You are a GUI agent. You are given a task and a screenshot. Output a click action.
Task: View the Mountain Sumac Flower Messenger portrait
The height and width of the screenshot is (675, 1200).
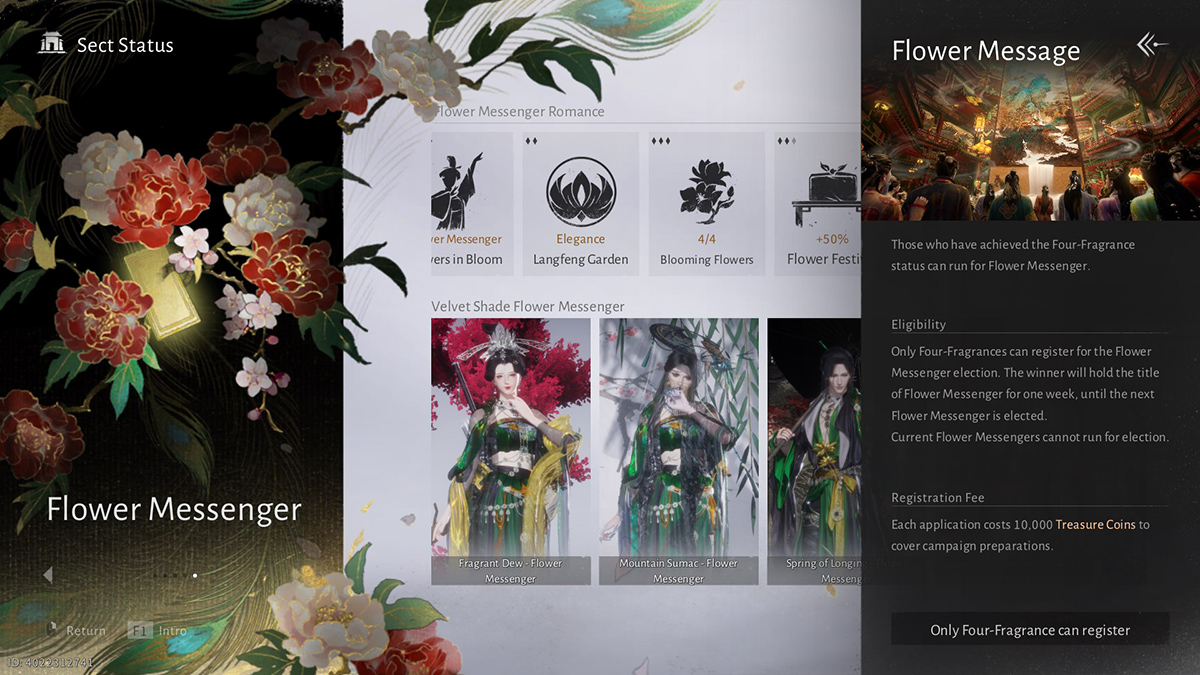(678, 450)
